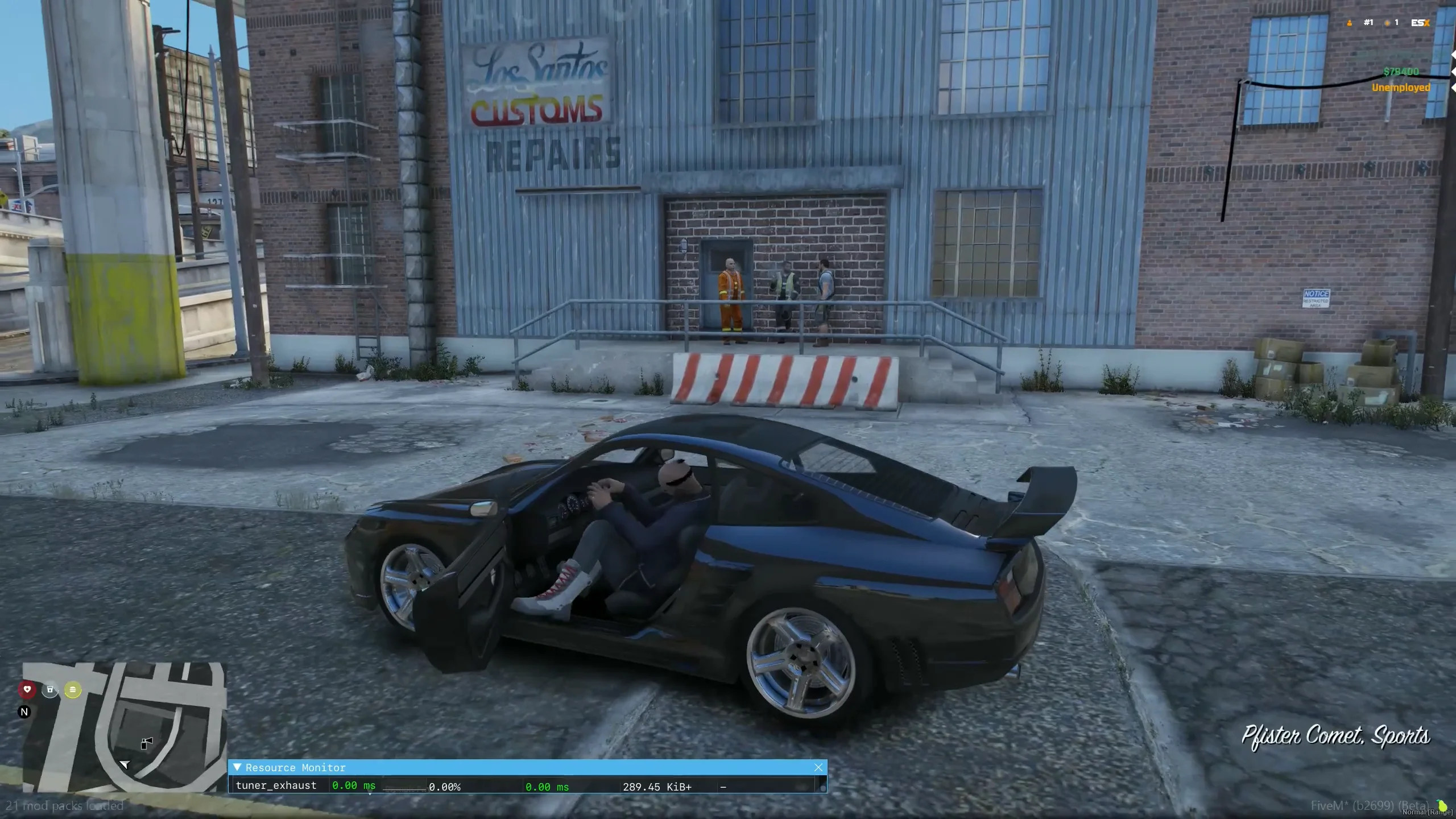The image size is (1456, 819).
Task: Click the spray can marker on minimap
Action: (x=147, y=743)
